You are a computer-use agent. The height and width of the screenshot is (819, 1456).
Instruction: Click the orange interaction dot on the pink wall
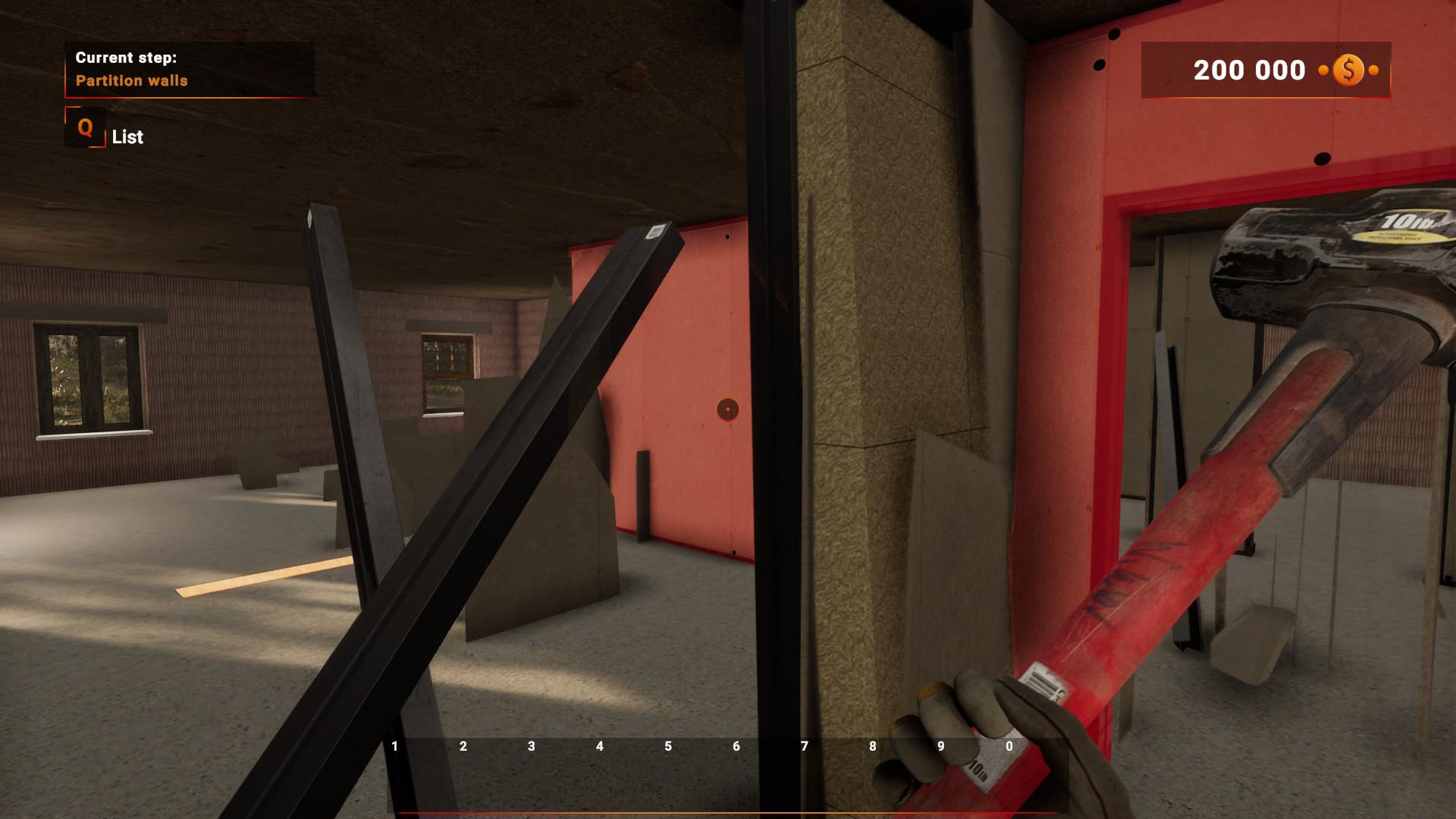tap(729, 408)
